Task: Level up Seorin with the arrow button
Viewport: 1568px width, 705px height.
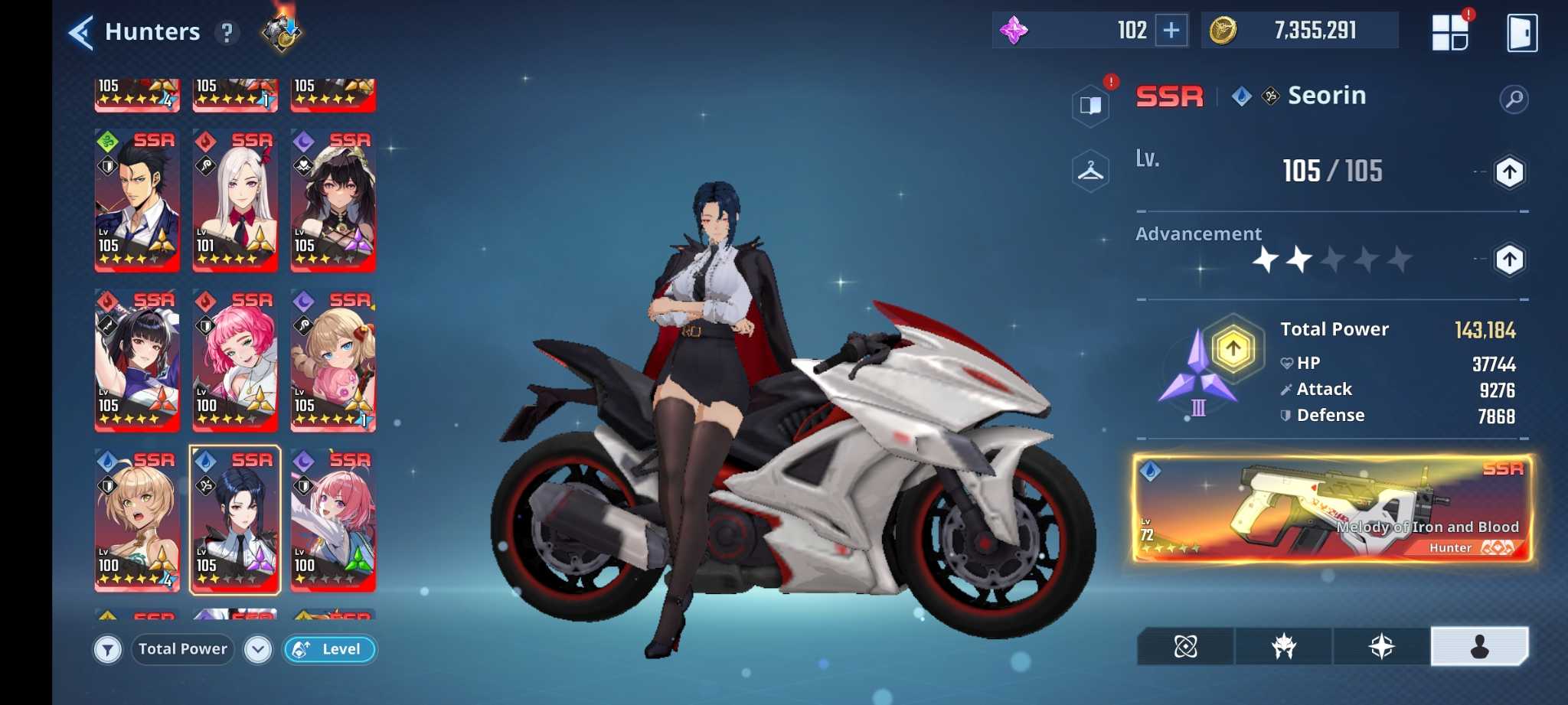Action: pos(1509,172)
